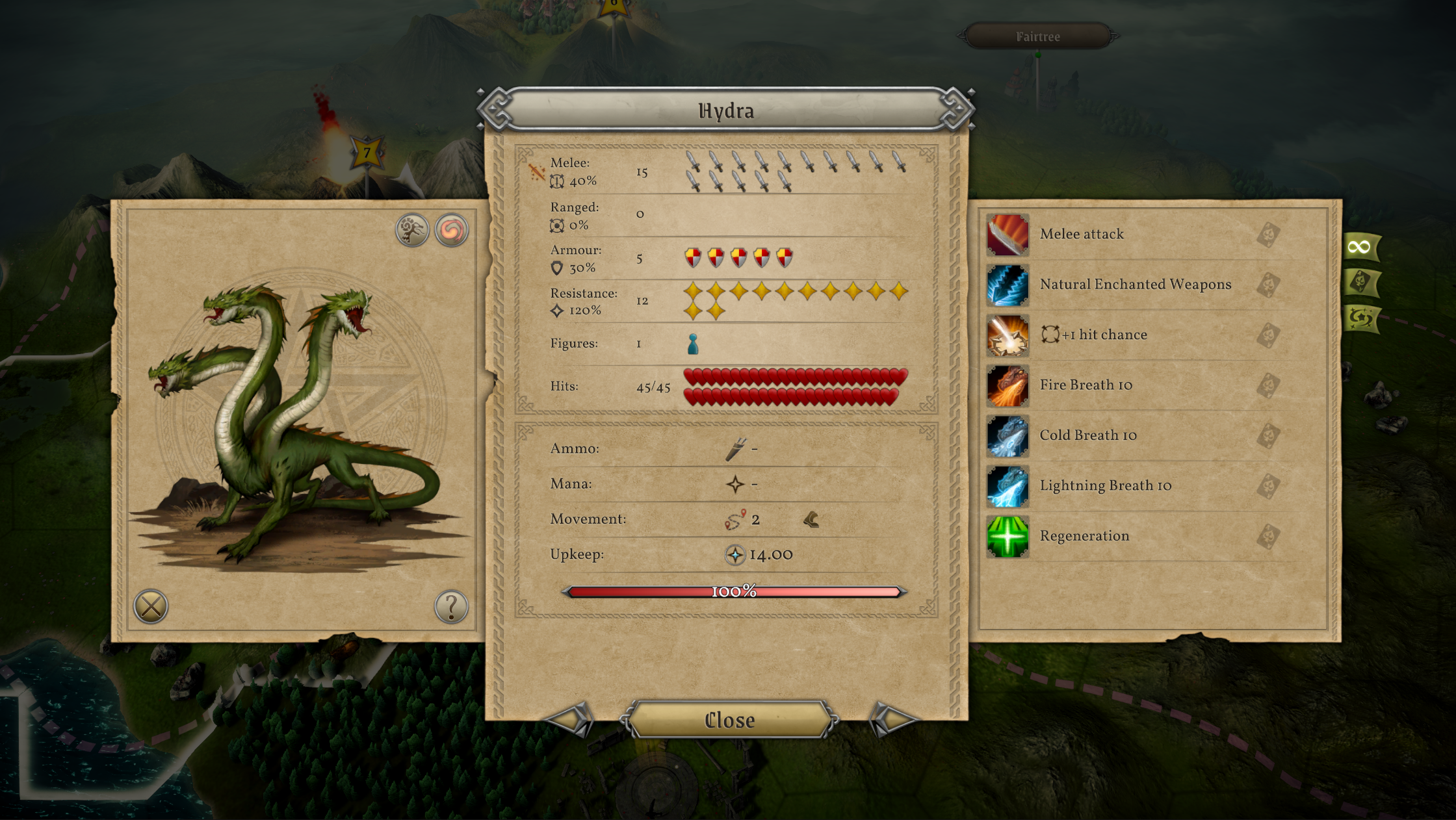The width and height of the screenshot is (1456, 820).
Task: Dismiss unit with the crossed-swords X button
Action: (x=151, y=607)
